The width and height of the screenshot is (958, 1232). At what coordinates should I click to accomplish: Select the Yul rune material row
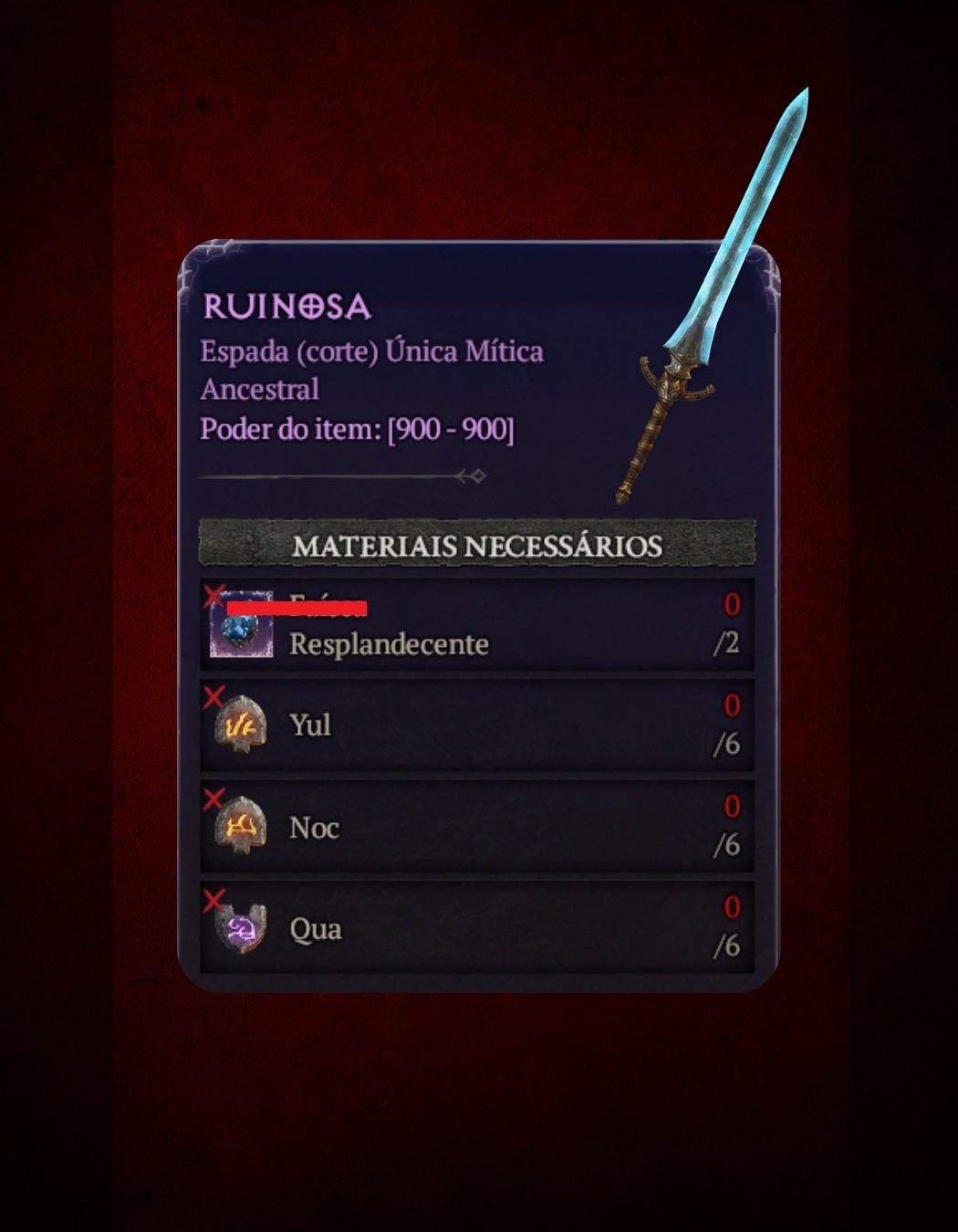pyautogui.click(x=477, y=726)
